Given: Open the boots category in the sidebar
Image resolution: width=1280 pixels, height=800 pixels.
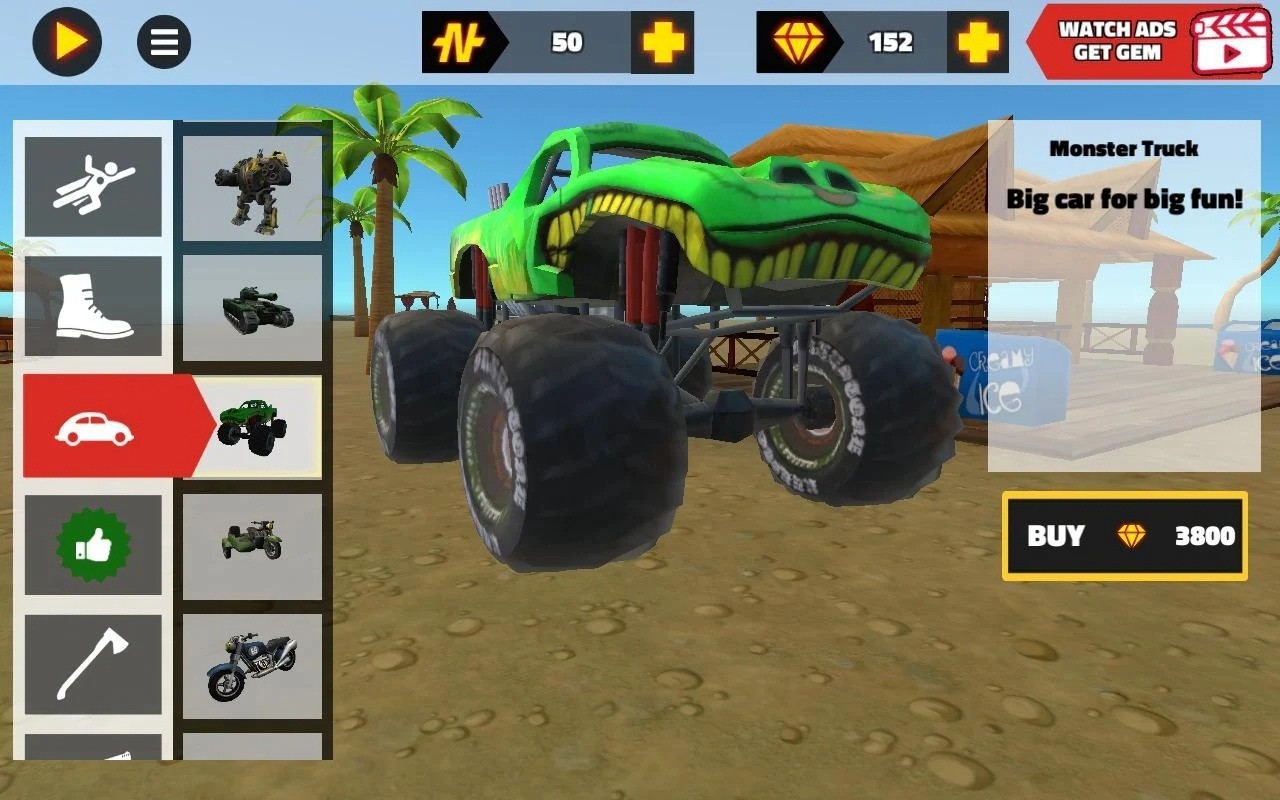Looking at the screenshot, I should (x=93, y=306).
